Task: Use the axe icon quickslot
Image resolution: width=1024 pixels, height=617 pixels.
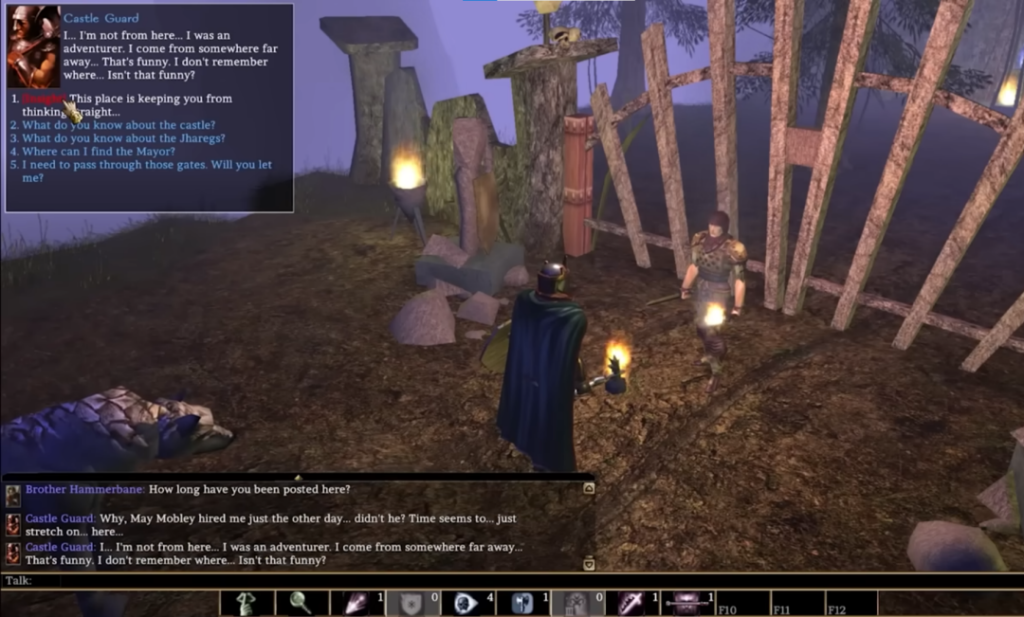Action: coord(520,603)
